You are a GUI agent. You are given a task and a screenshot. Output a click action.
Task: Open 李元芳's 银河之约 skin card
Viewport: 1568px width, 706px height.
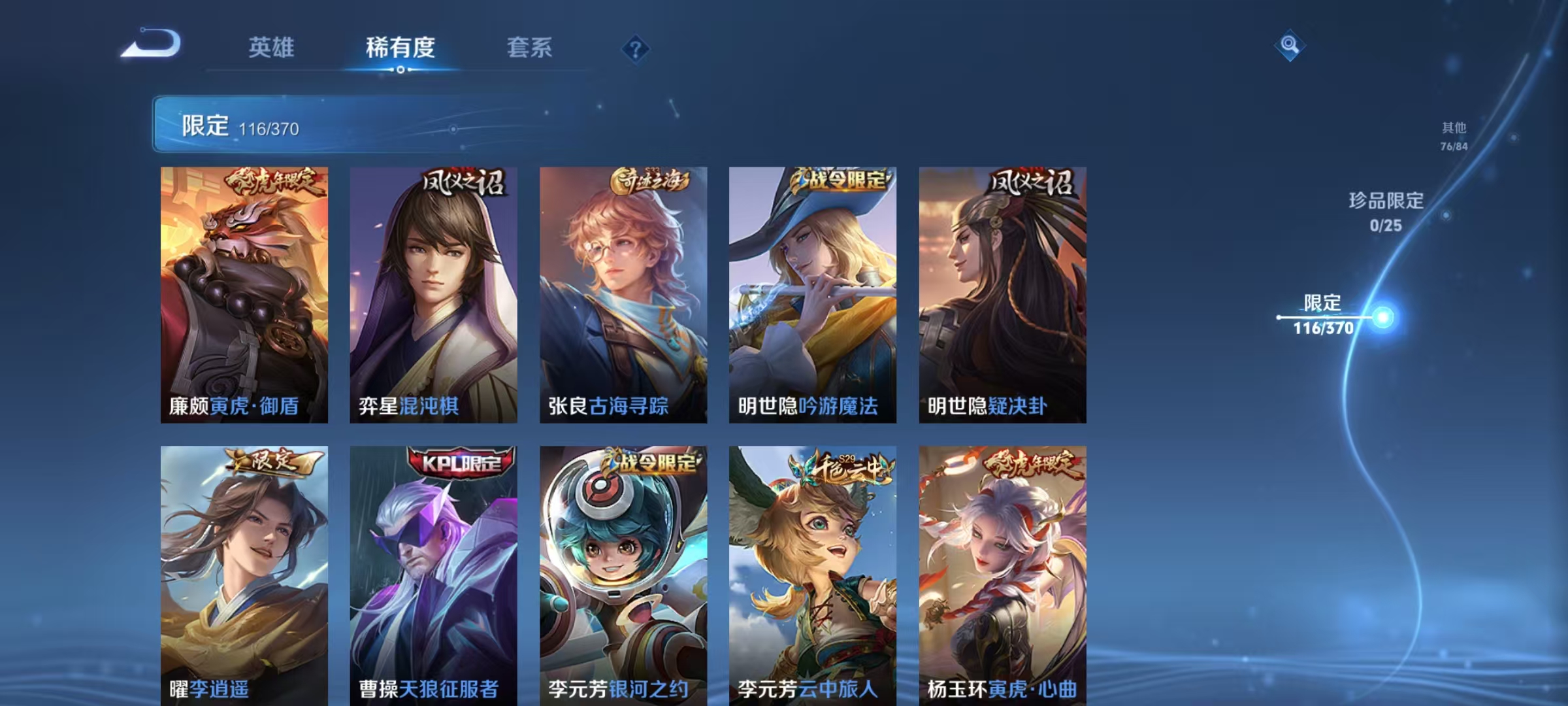[x=622, y=575]
